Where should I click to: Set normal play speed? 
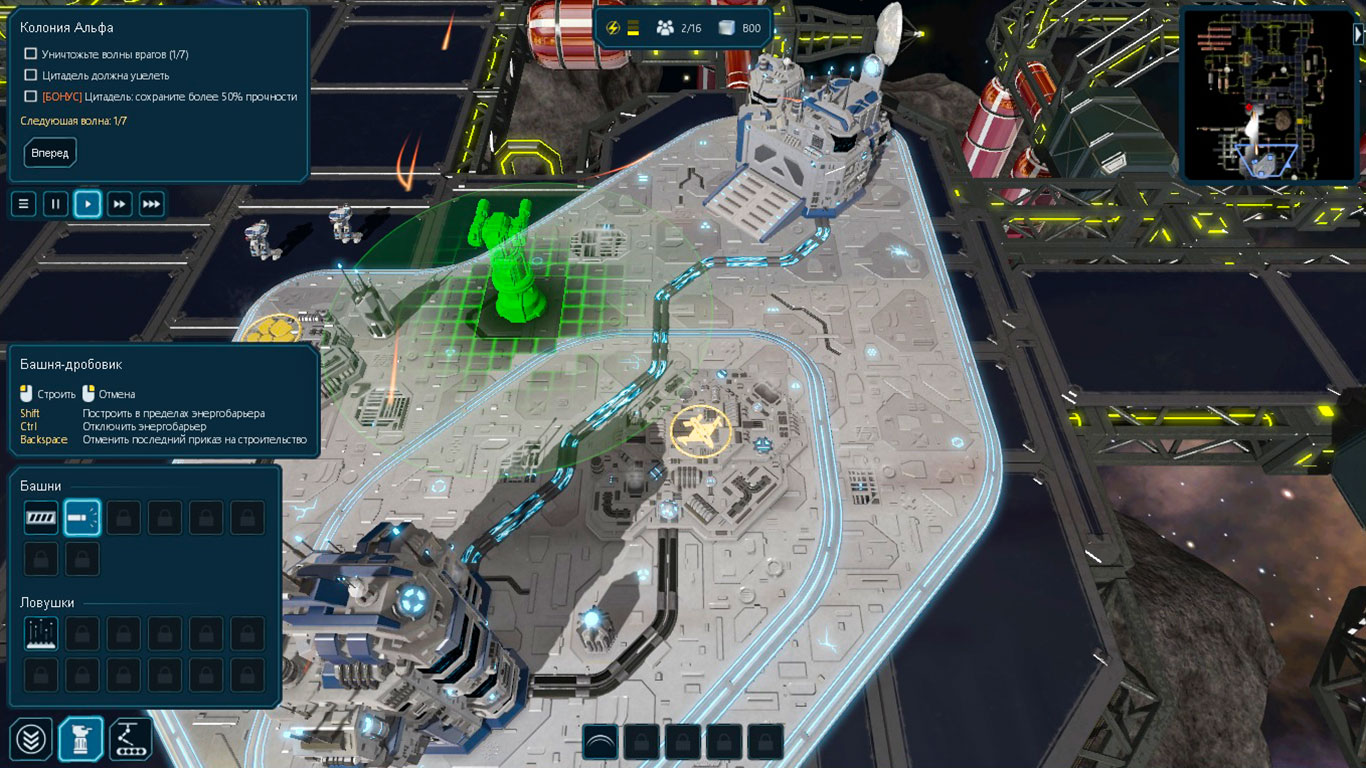[x=88, y=204]
